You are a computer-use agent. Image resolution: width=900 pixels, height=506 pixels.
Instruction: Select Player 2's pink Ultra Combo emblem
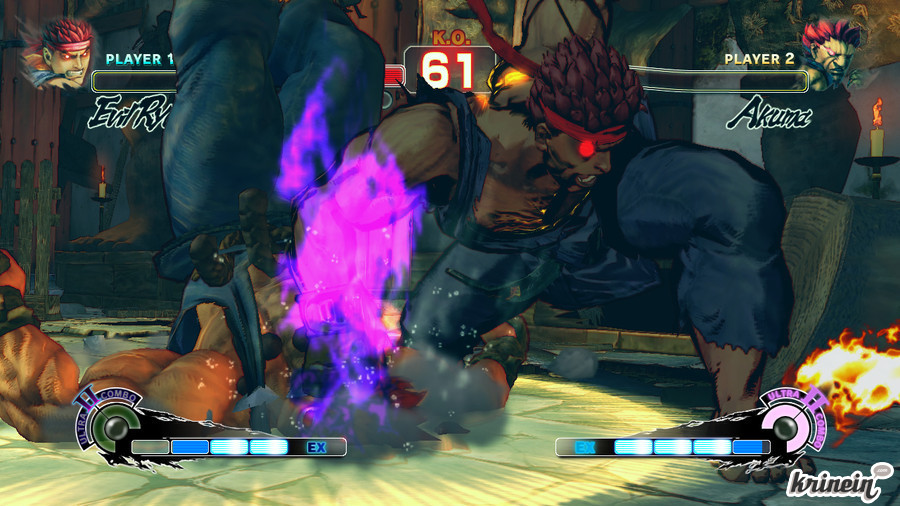coord(783,429)
